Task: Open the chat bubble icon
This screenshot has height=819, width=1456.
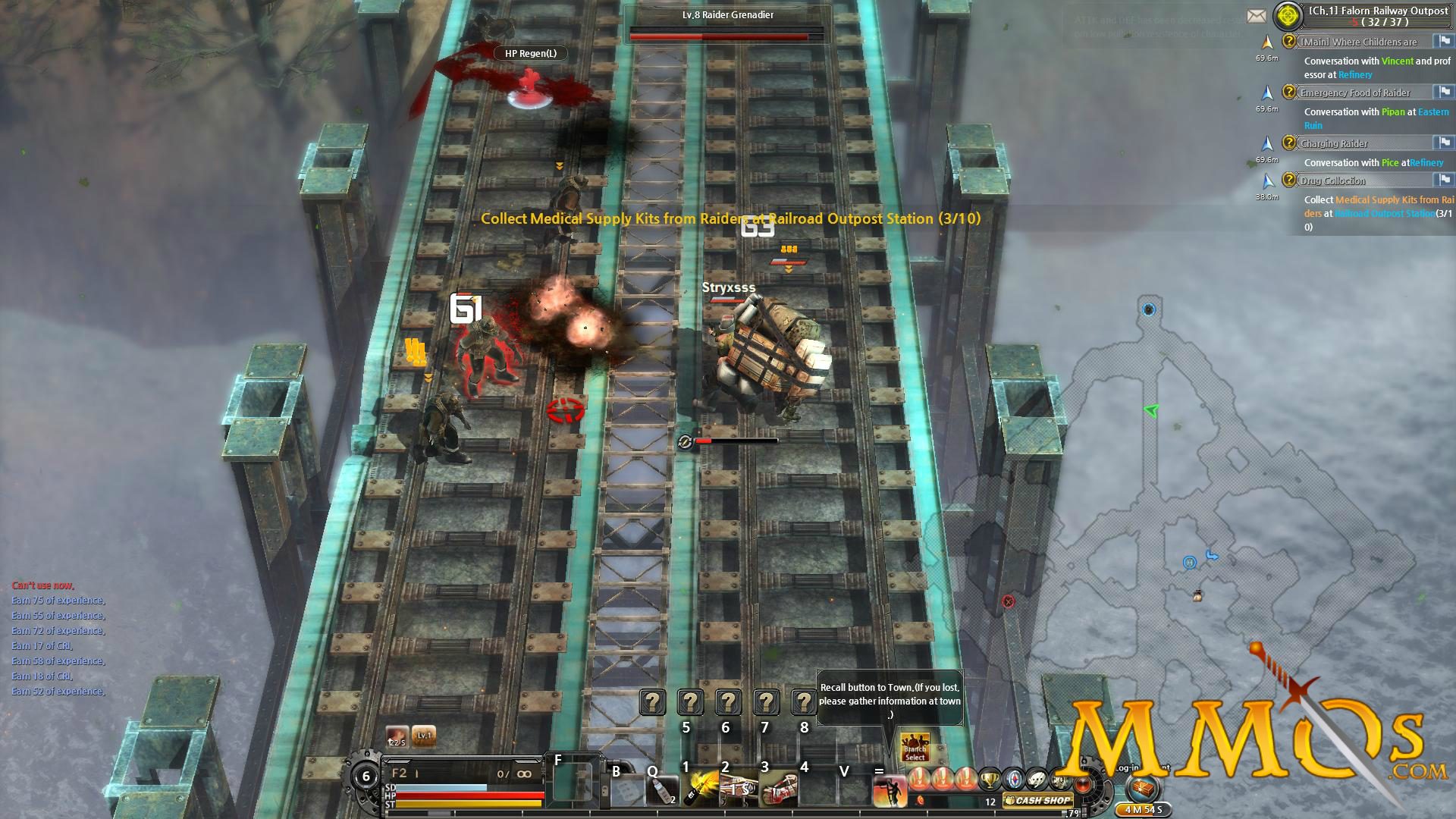Action: coord(1037,779)
